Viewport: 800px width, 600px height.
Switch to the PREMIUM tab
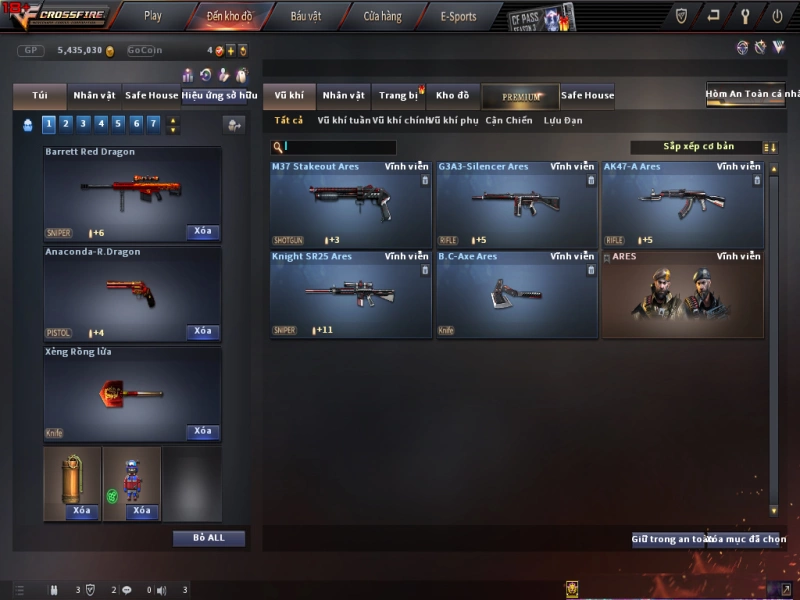pyautogui.click(x=520, y=97)
